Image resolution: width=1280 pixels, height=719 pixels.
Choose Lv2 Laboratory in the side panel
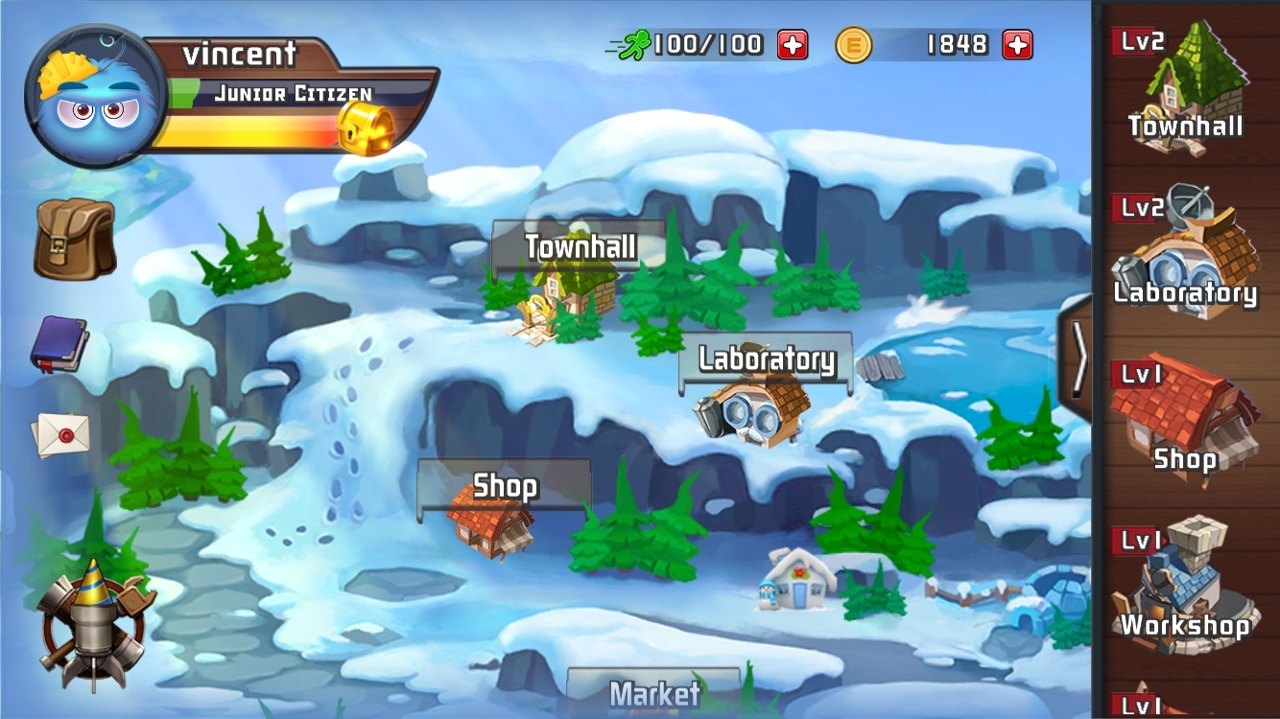[1186, 255]
